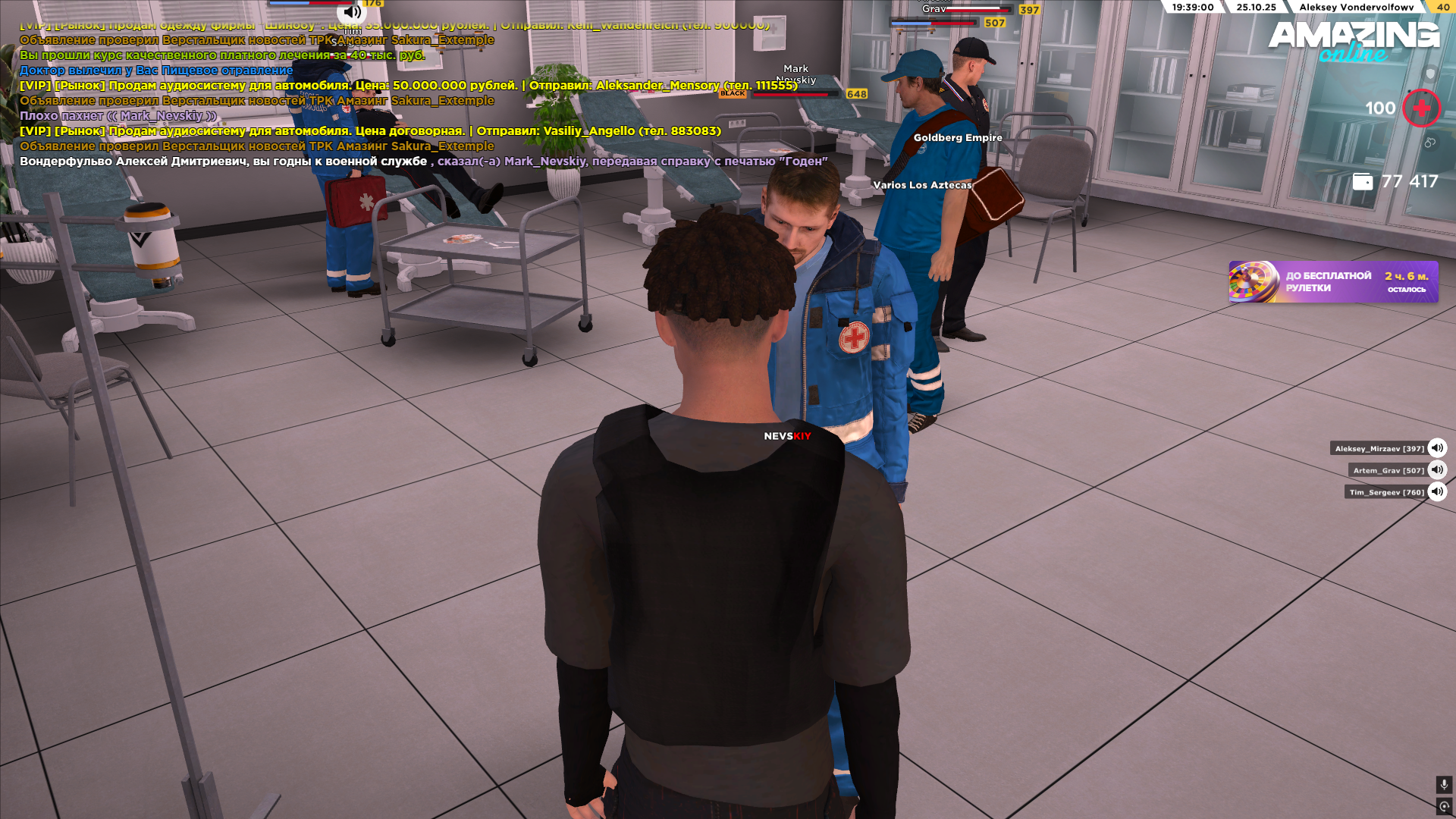Image resolution: width=1456 pixels, height=819 pixels.
Task: Click the speaker icon above the chat
Action: [352, 11]
